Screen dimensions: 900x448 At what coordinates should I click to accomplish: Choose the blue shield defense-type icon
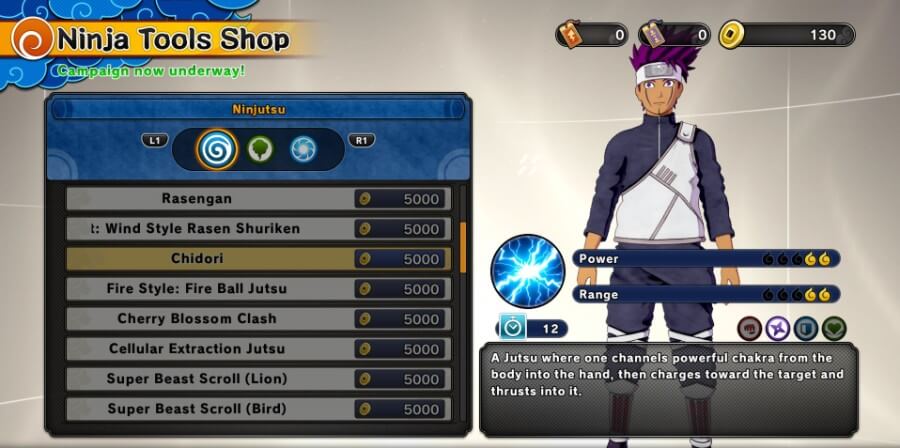pyautogui.click(x=806, y=328)
